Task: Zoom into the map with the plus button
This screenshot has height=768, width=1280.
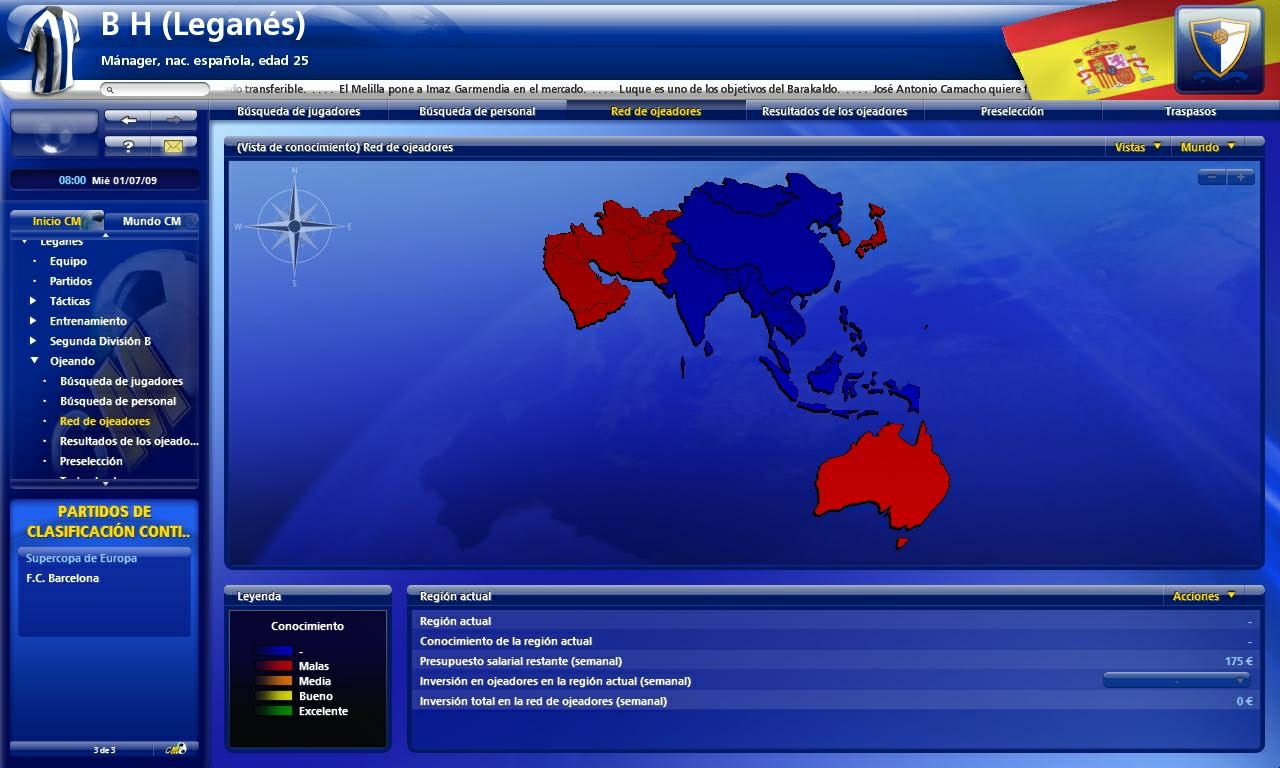Action: click(x=1240, y=175)
